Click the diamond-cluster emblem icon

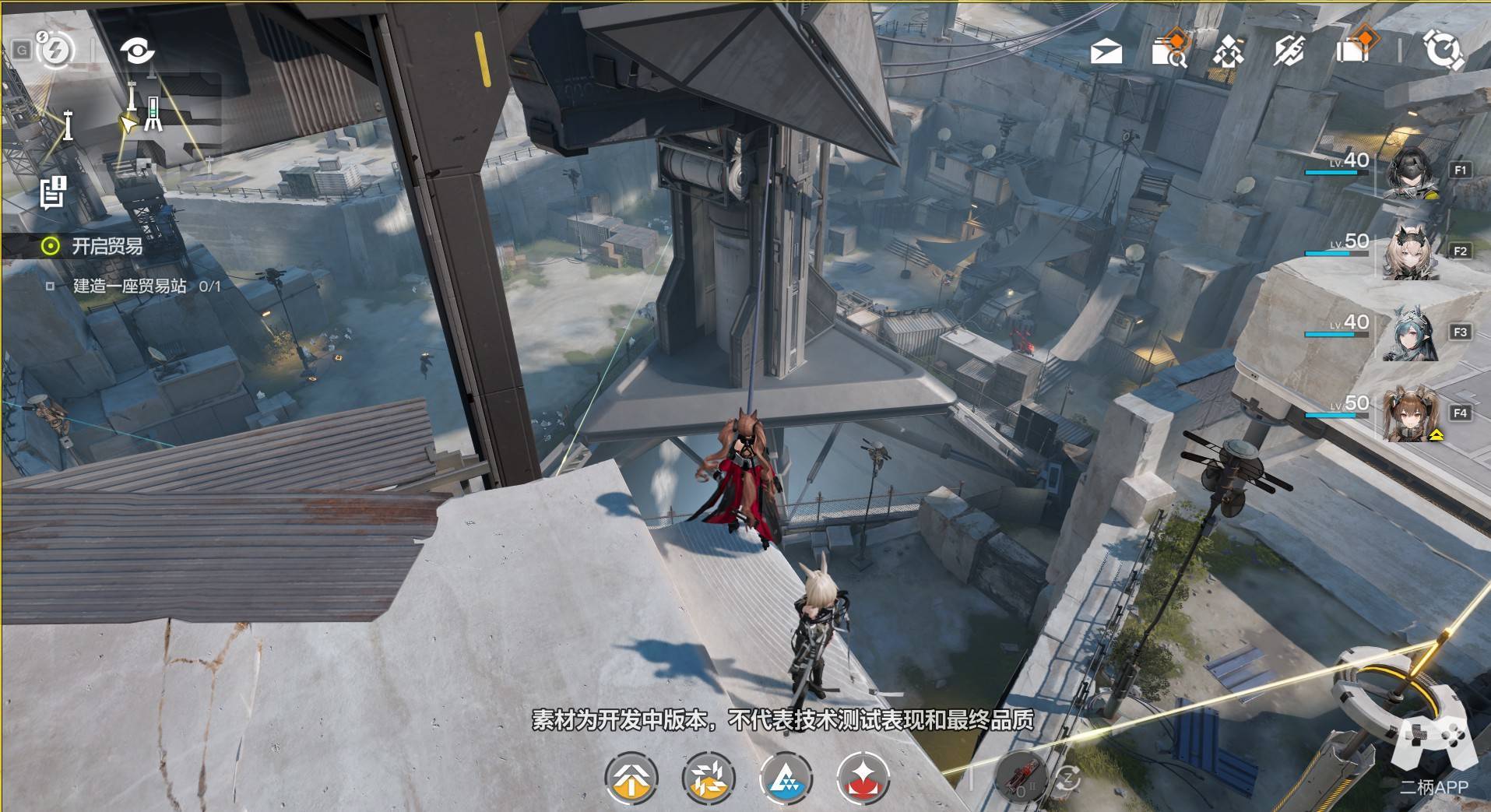click(1228, 51)
